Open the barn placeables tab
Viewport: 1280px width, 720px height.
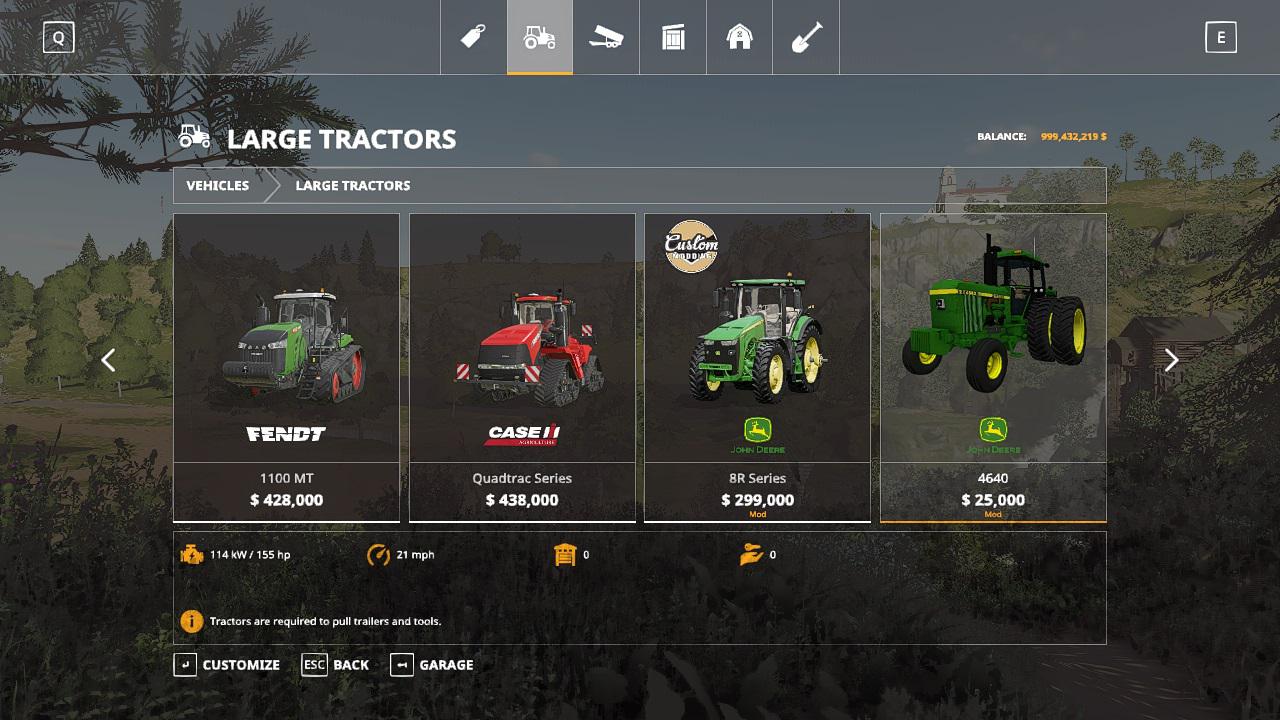pos(740,38)
